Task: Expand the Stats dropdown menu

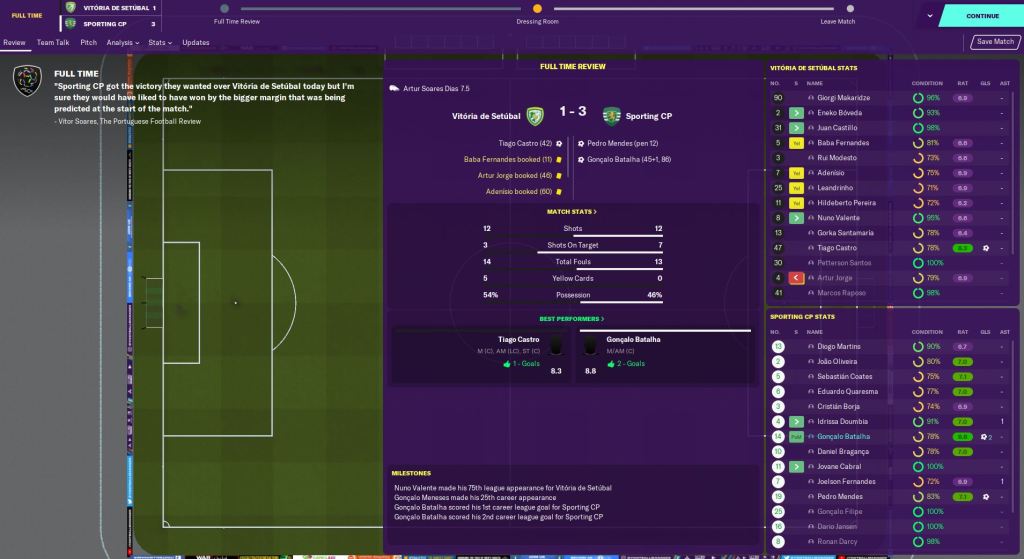Action: [x=159, y=43]
